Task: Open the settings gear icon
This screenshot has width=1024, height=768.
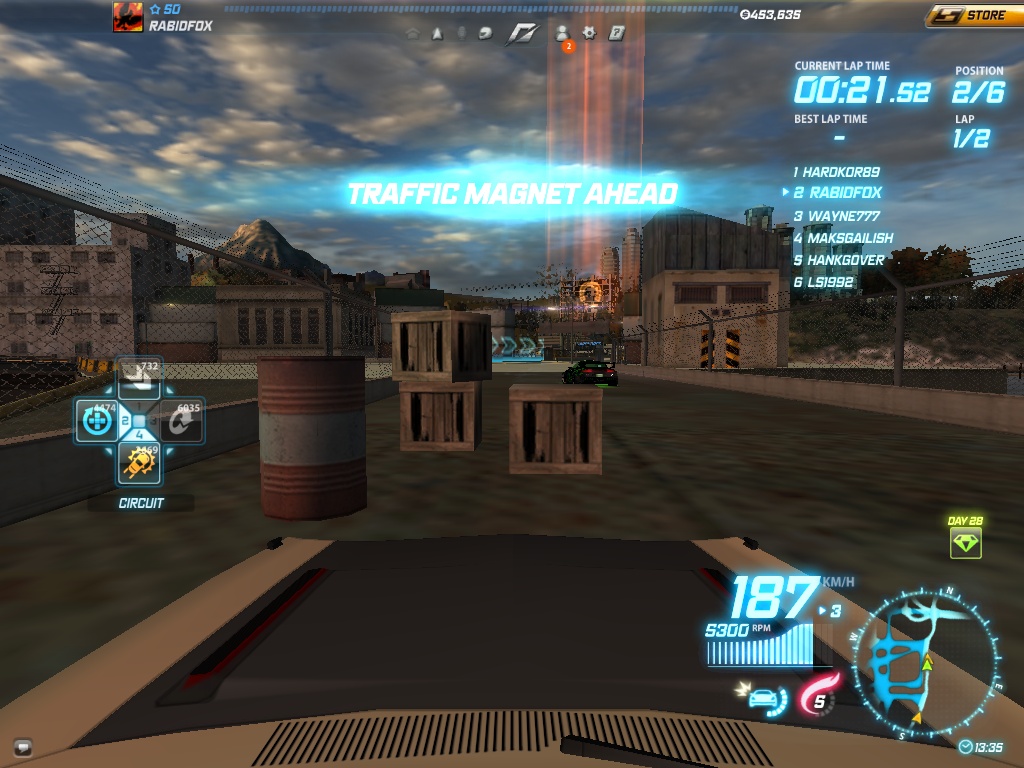Action: [589, 33]
